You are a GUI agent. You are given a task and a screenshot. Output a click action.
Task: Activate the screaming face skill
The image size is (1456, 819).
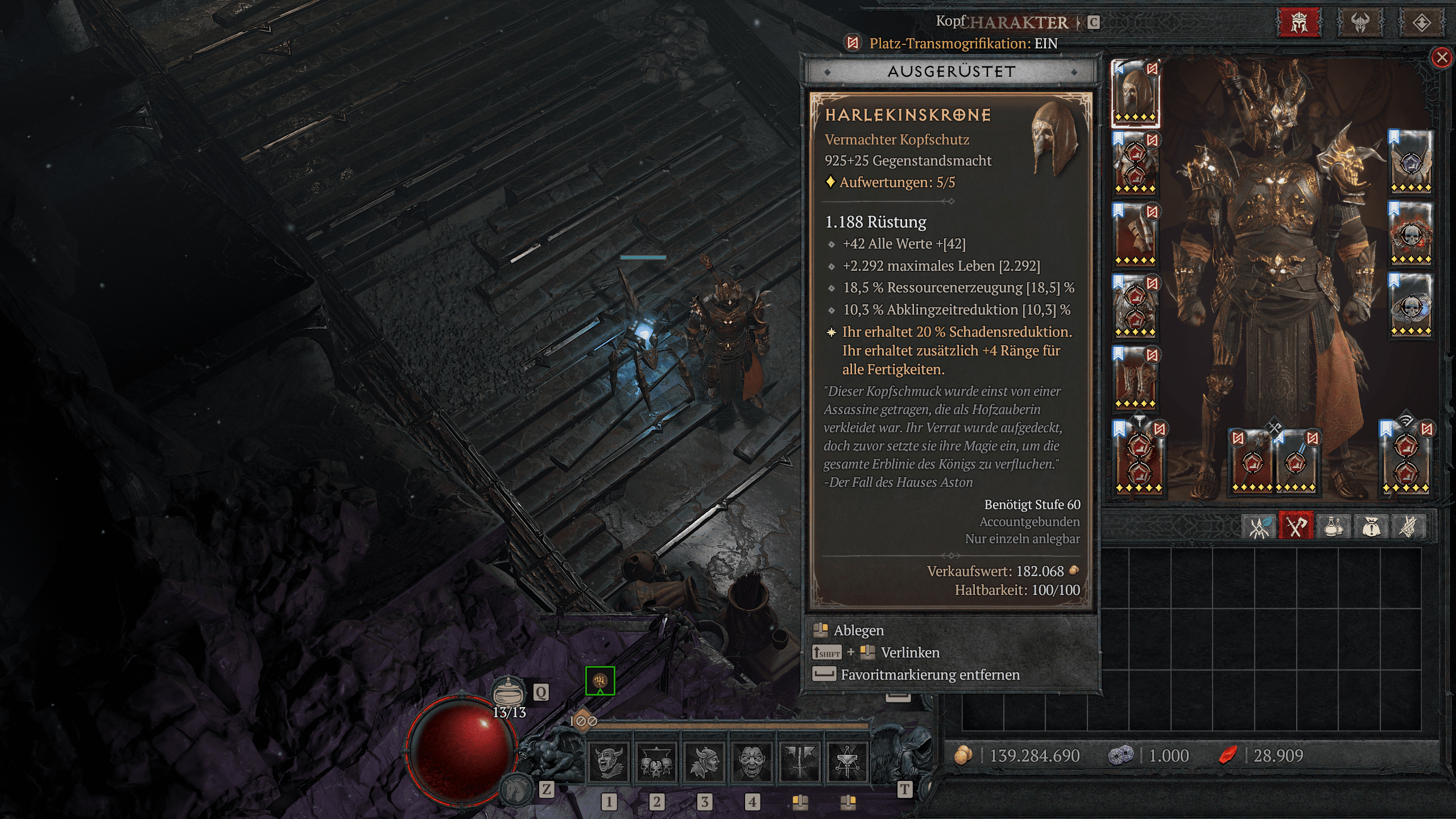click(x=751, y=762)
